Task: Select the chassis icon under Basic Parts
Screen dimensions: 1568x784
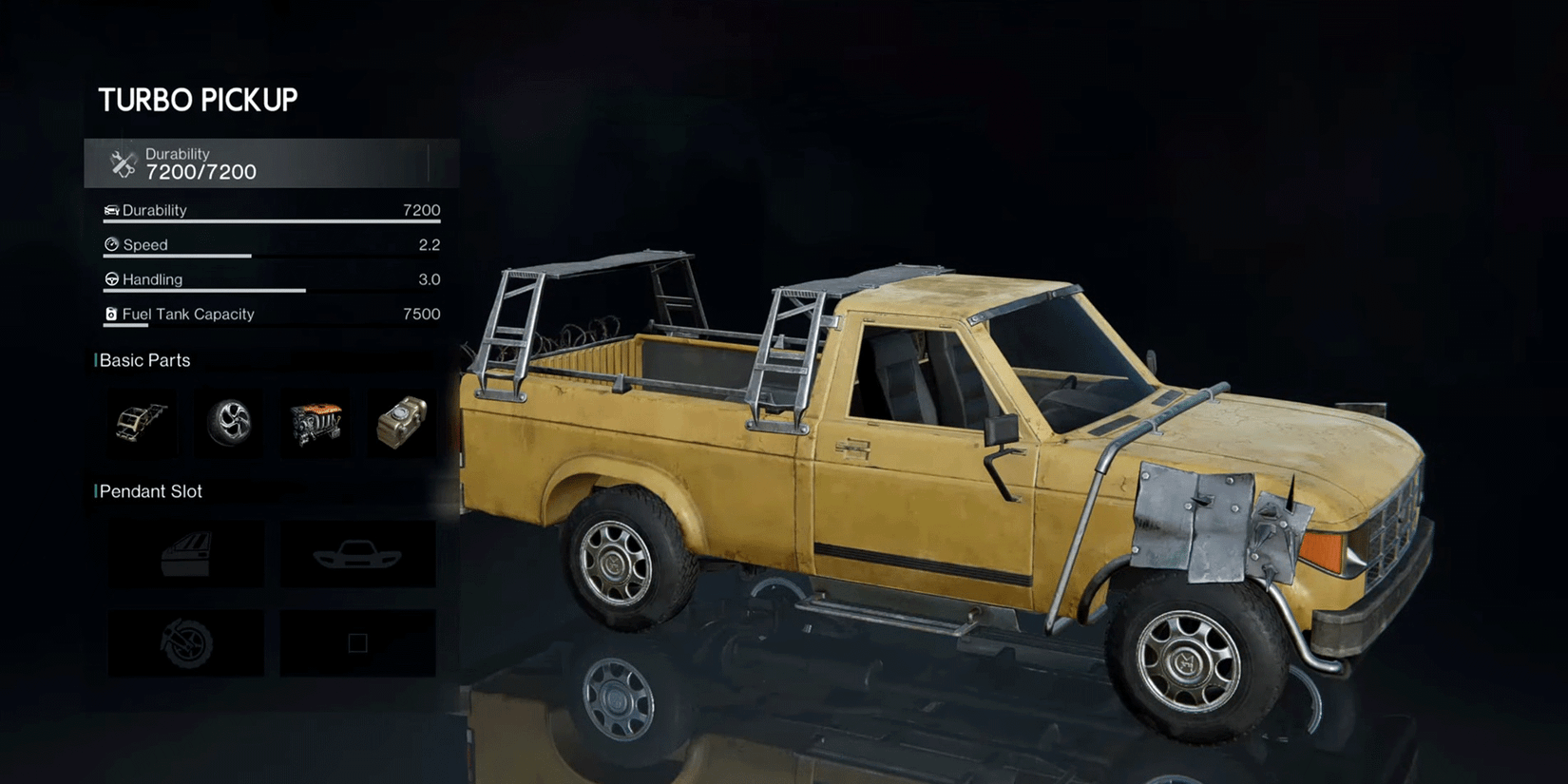Action: pos(140,422)
